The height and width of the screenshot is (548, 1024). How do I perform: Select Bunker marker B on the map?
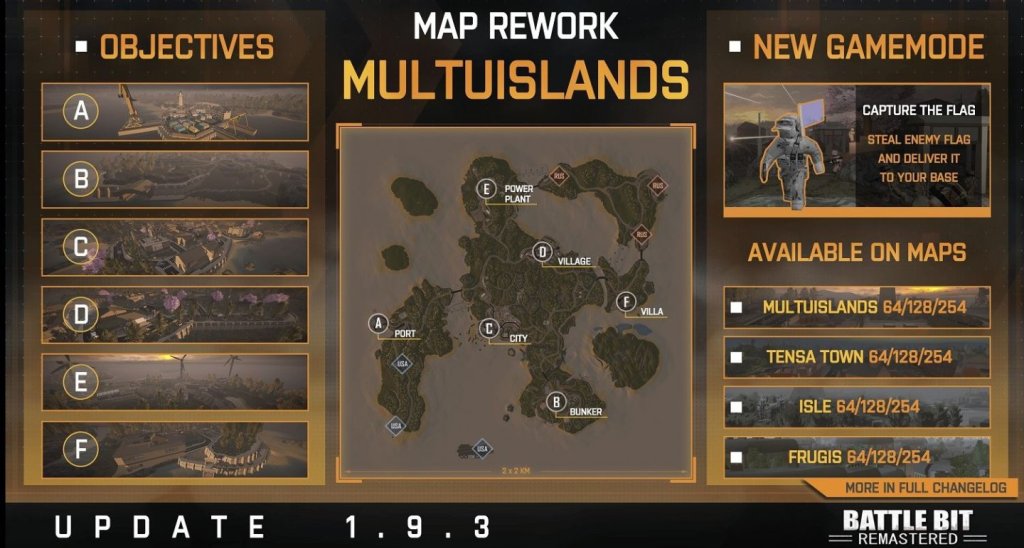tap(556, 402)
